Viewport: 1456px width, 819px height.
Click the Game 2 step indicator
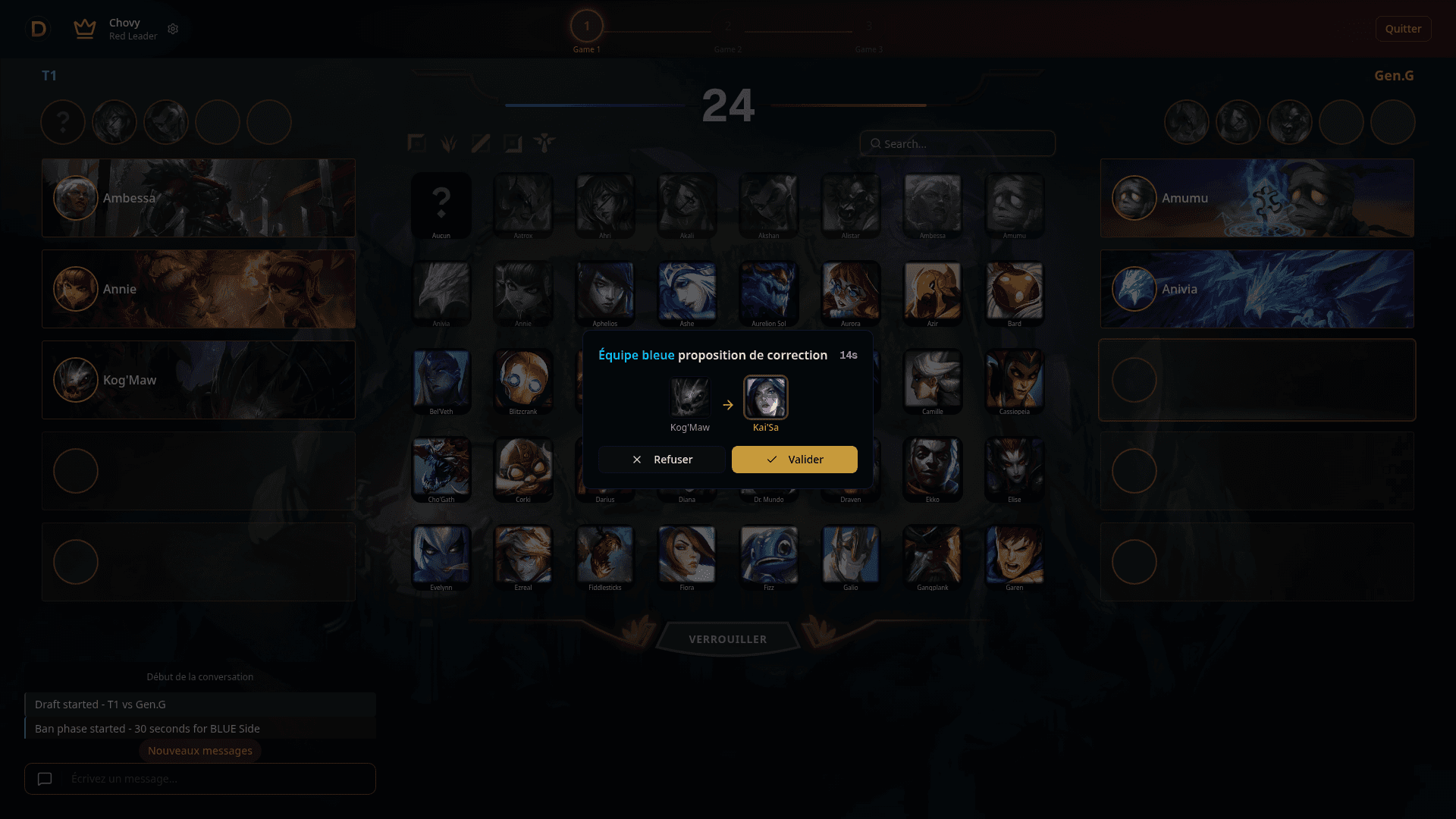point(728,25)
